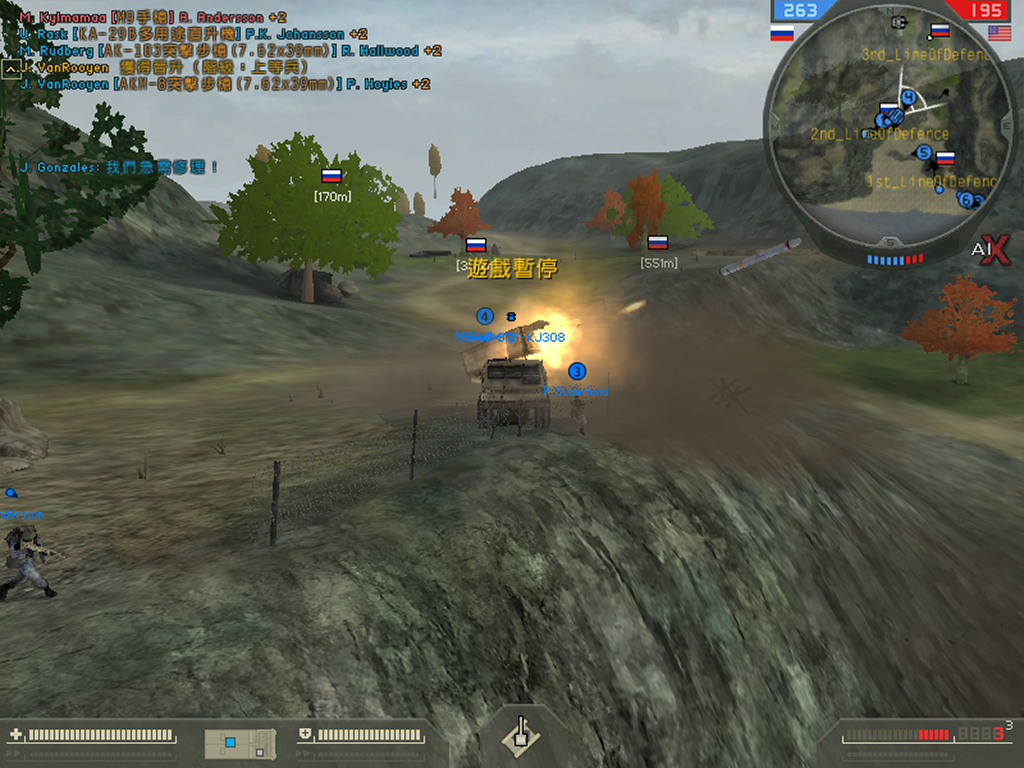This screenshot has height=768, width=1024.
Task: Click the control point flag marked 170m
Action: click(x=332, y=176)
